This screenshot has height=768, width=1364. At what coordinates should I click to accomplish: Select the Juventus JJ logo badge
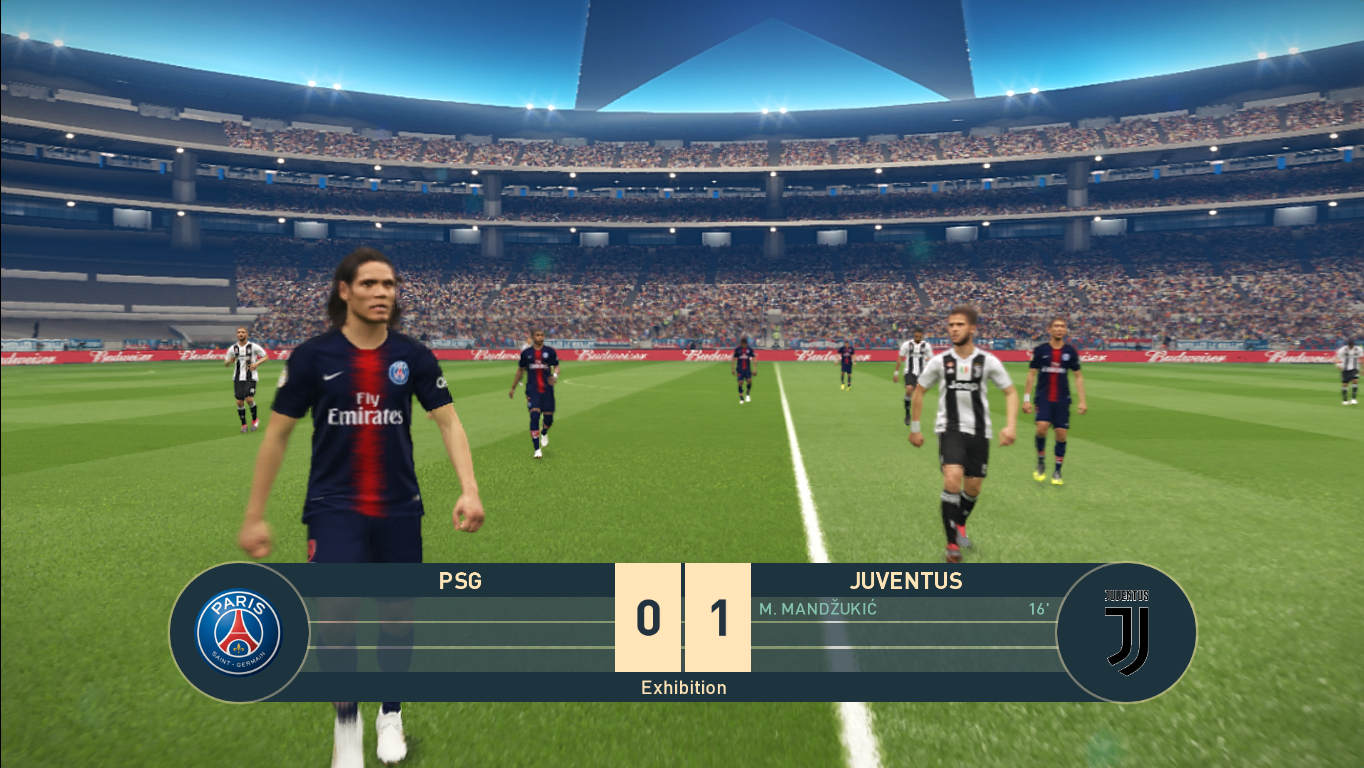(x=1125, y=631)
